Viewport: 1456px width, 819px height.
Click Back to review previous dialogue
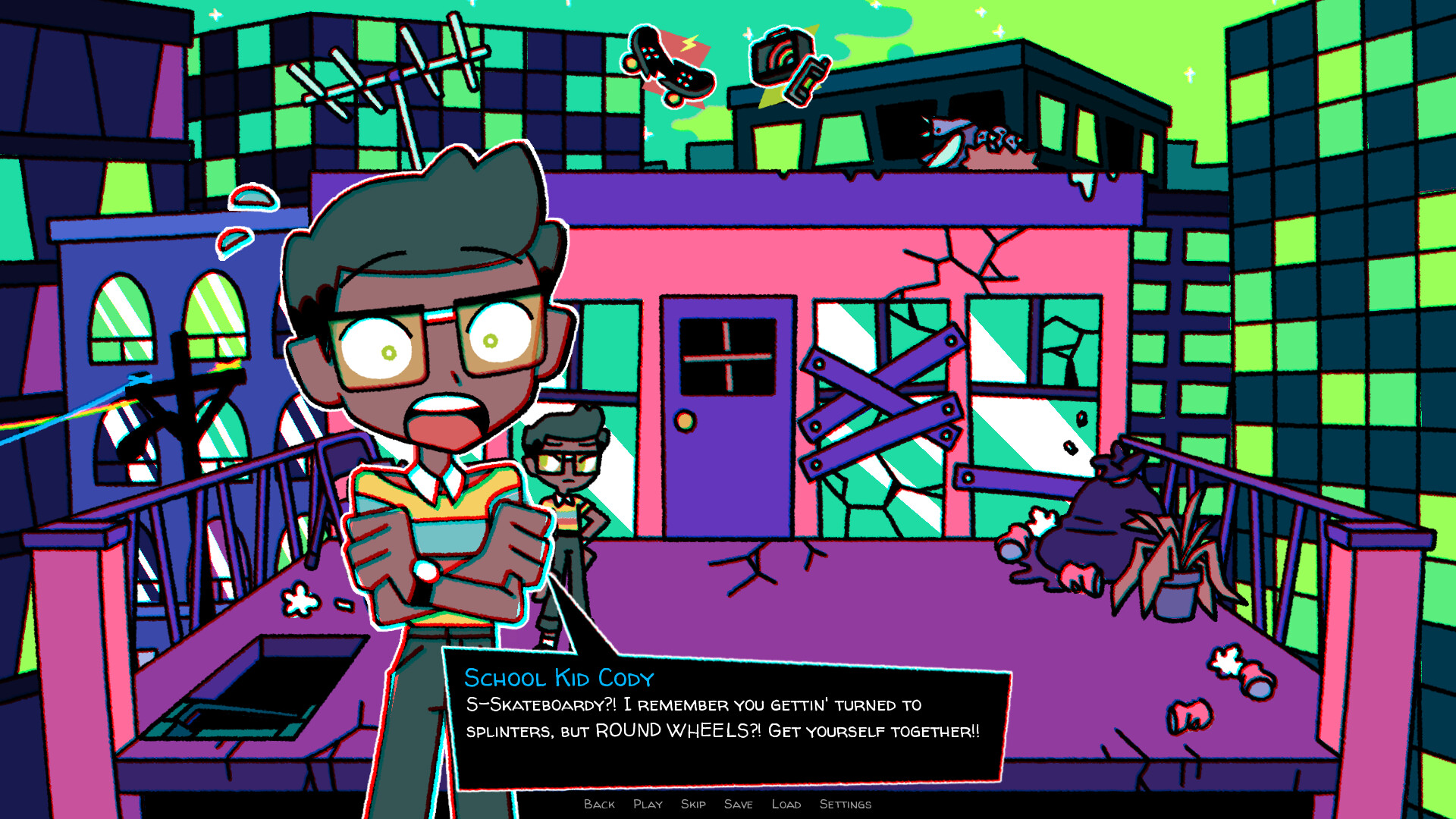point(599,805)
